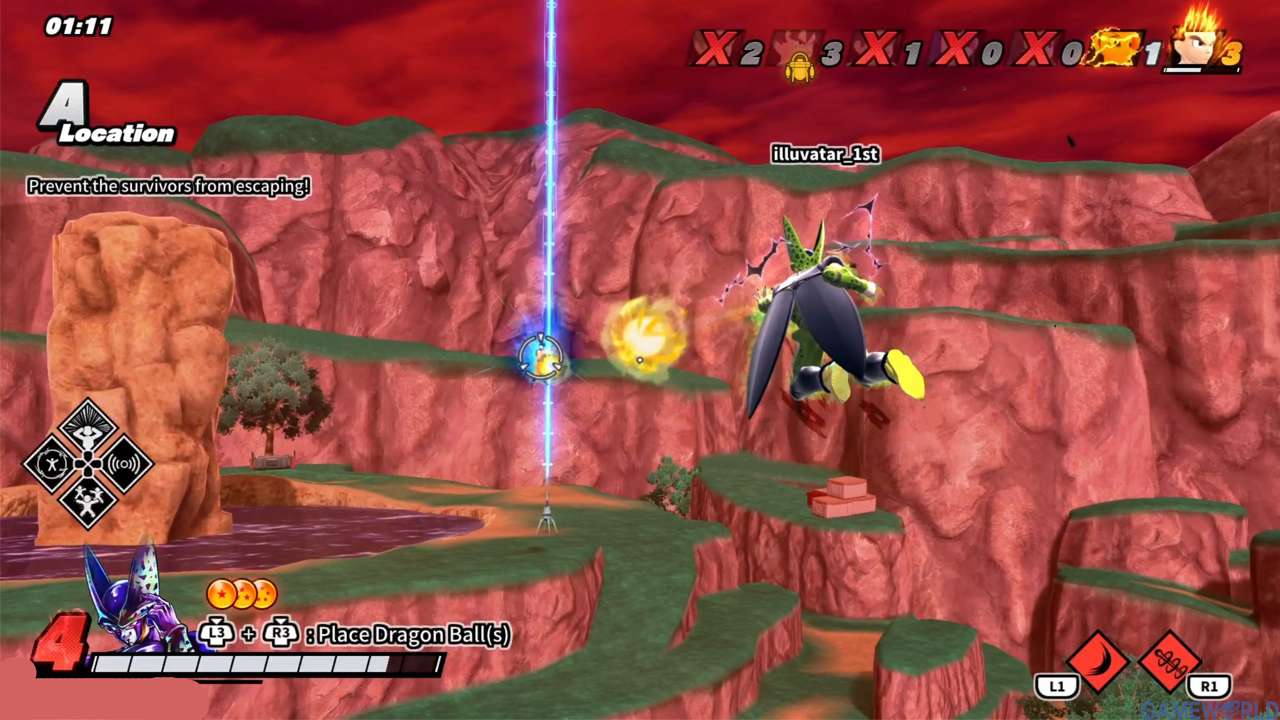Expand the L3 stick button prompt
1280x720 pixels.
pyautogui.click(x=214, y=635)
